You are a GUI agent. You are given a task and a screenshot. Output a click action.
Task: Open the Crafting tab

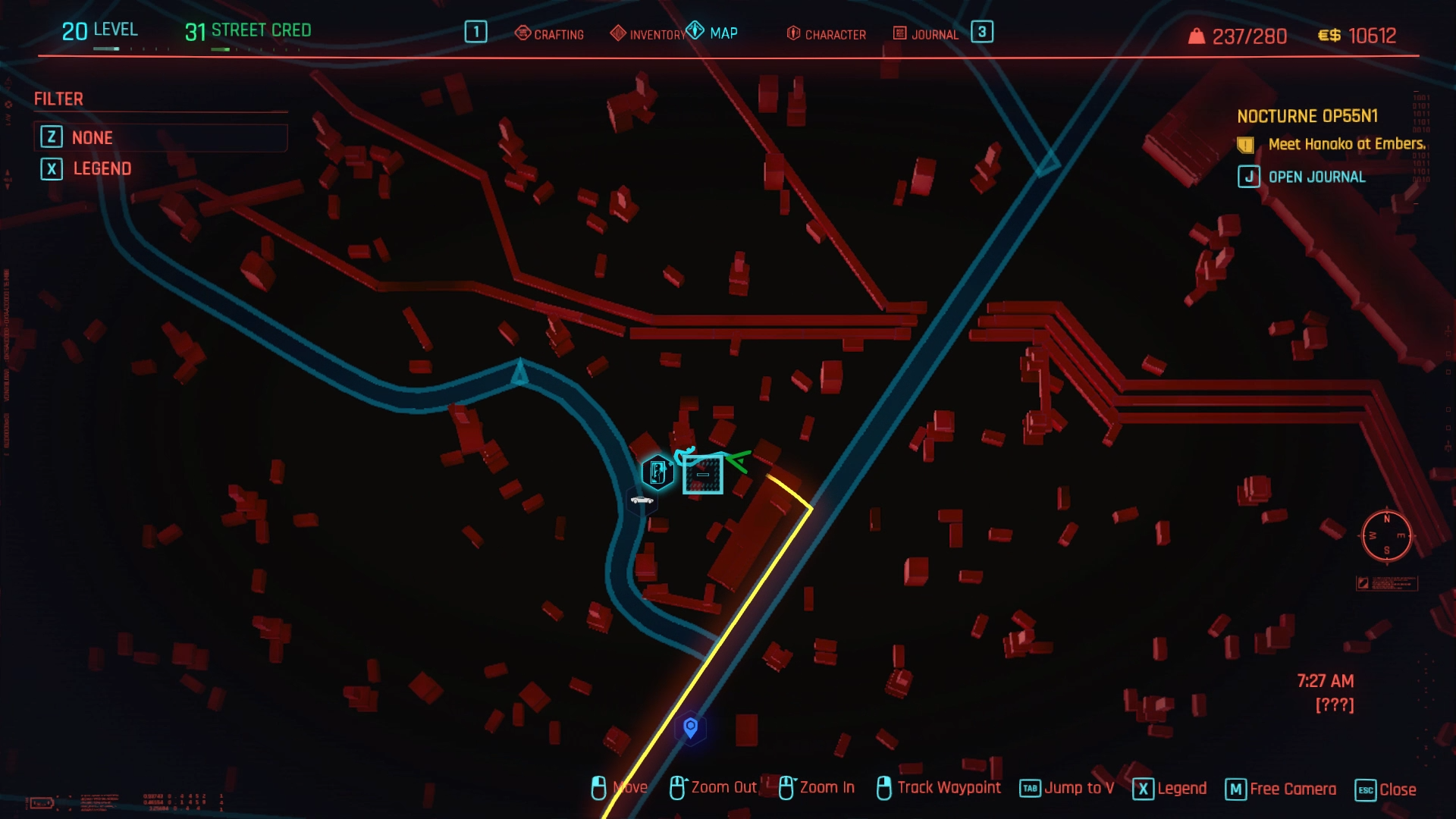550,34
